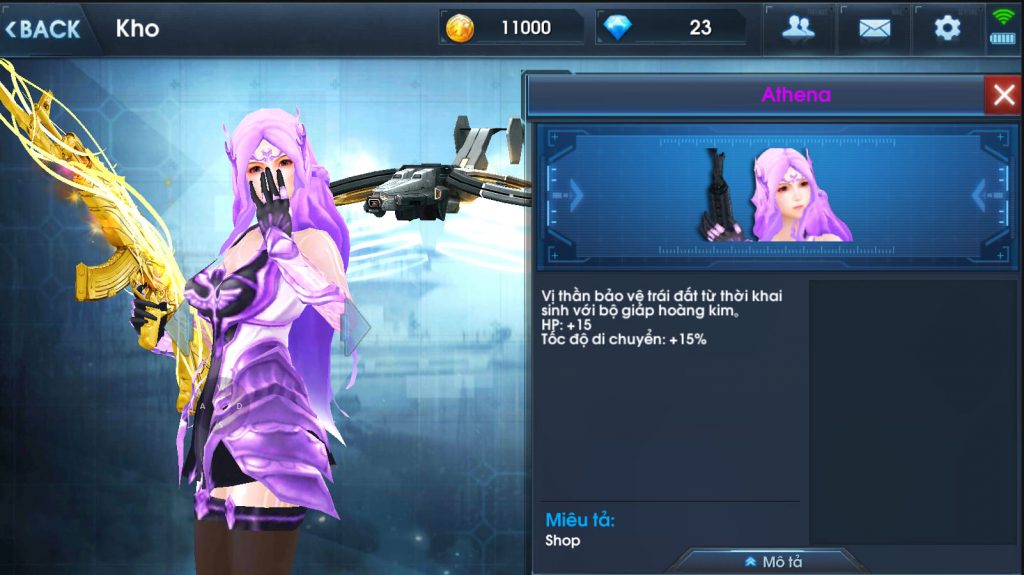The height and width of the screenshot is (575, 1024).
Task: Toggle the Mô tả description tab
Action: tap(773, 561)
